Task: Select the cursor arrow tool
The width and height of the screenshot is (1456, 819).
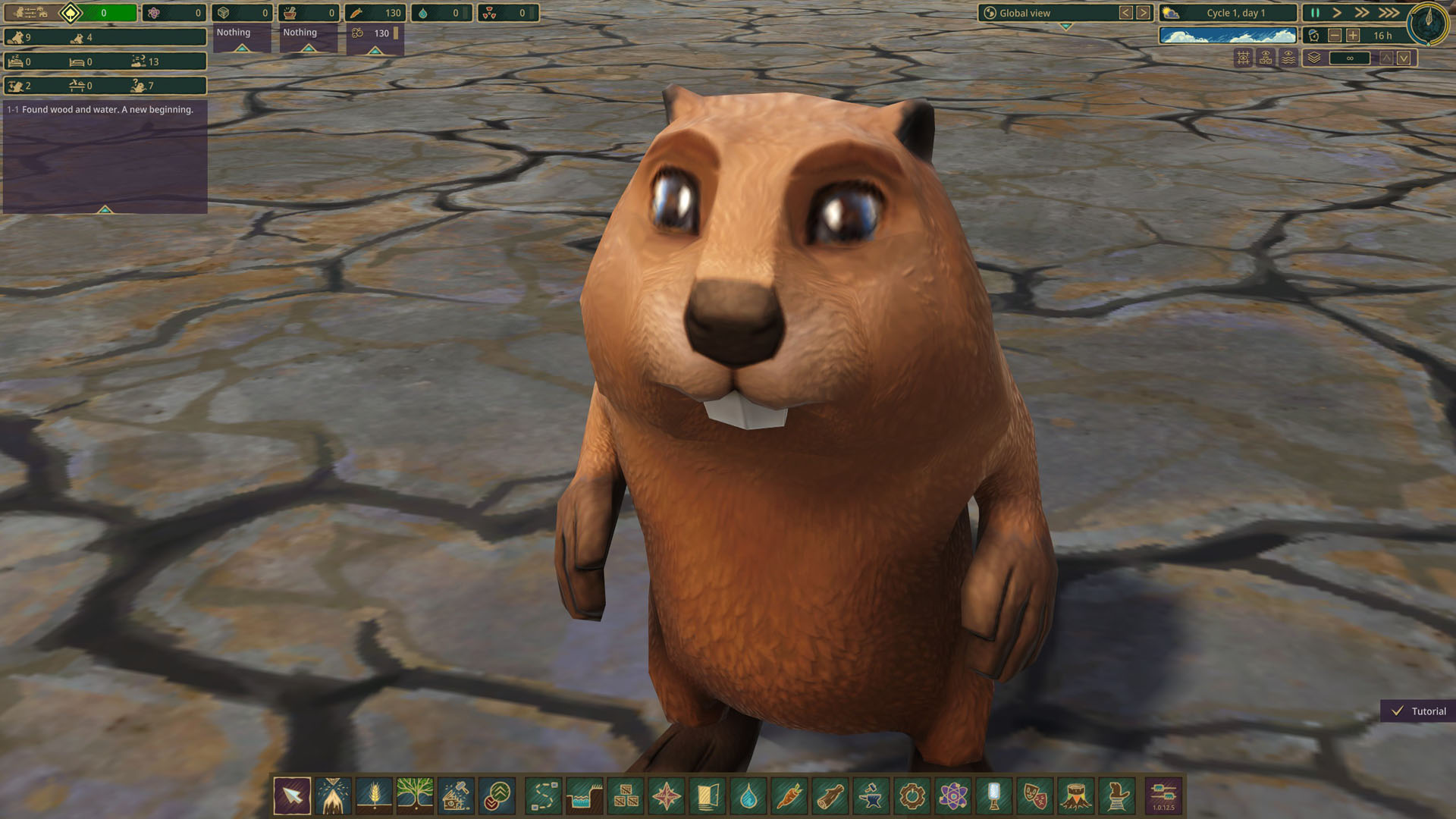Action: tap(292, 796)
